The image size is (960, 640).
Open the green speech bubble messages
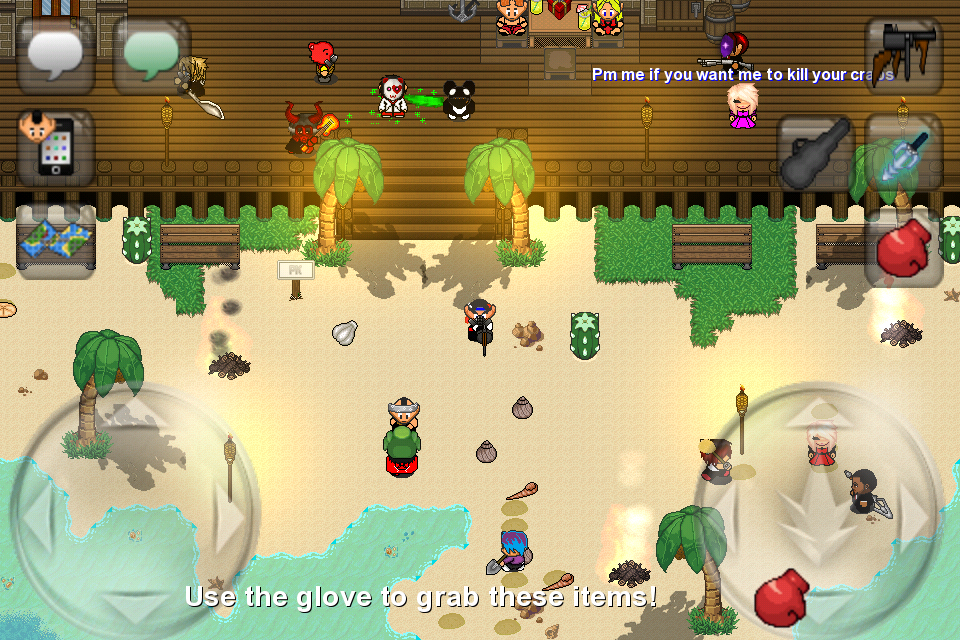(151, 56)
